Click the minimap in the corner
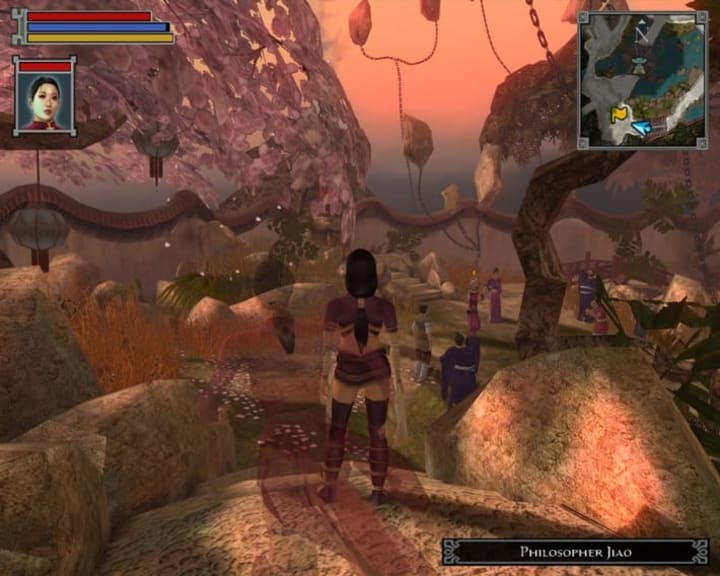720x576 pixels. [x=643, y=80]
